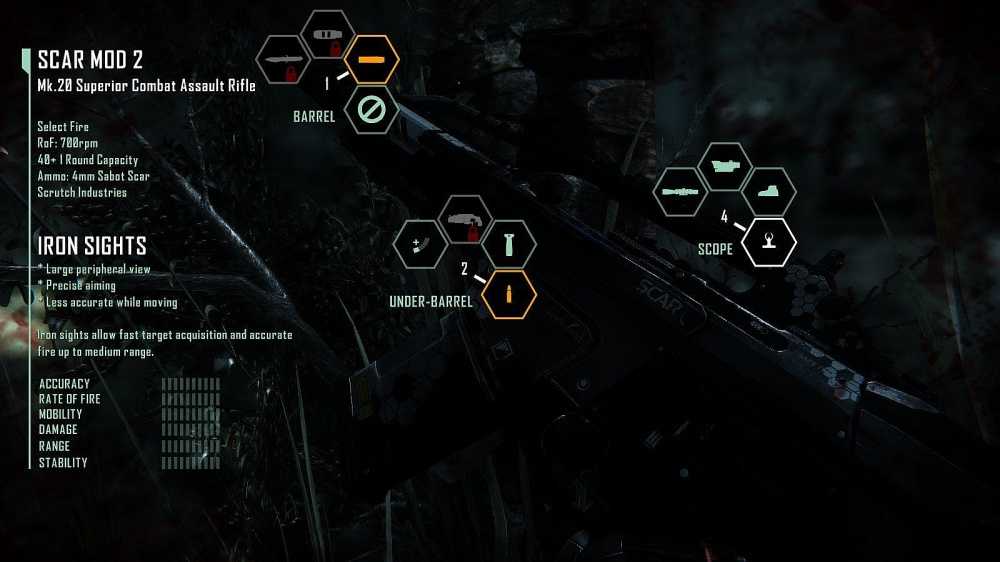
Task: Select the iron sights scope option
Action: pyautogui.click(x=769, y=242)
